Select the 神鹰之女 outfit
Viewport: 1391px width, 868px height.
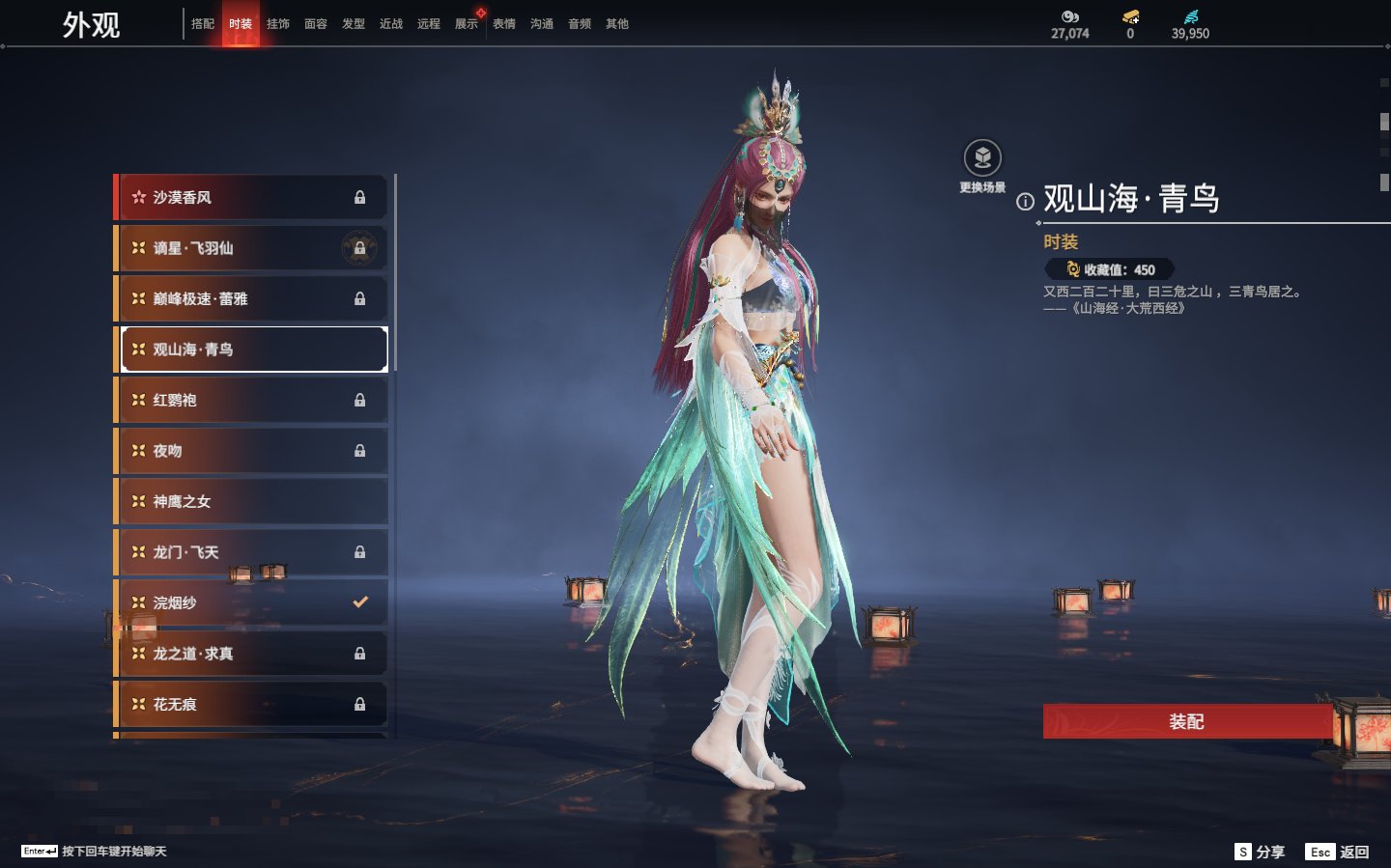pos(251,501)
